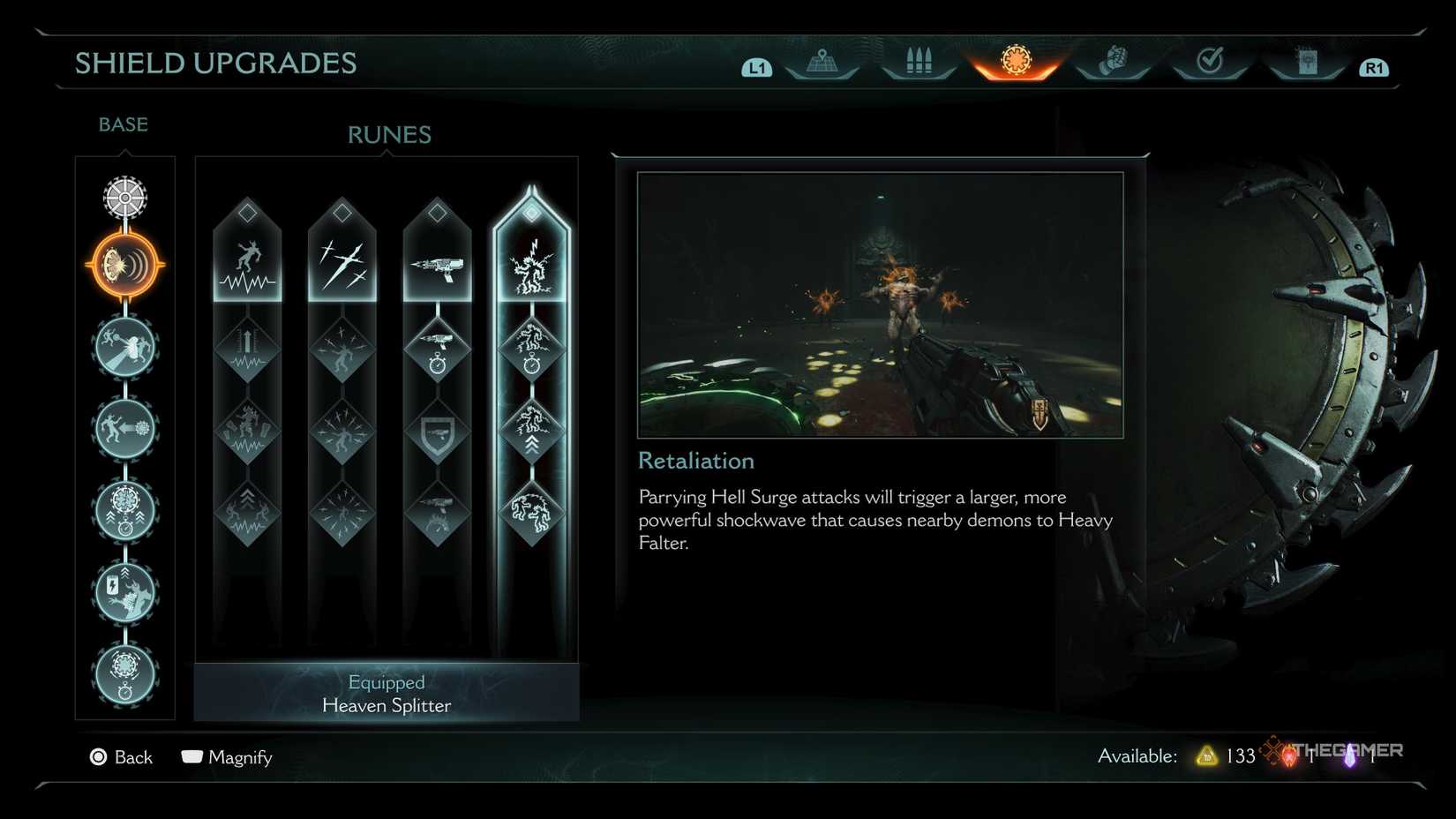Click the Back button
The width and height of the screenshot is (1456, 819).
click(122, 757)
